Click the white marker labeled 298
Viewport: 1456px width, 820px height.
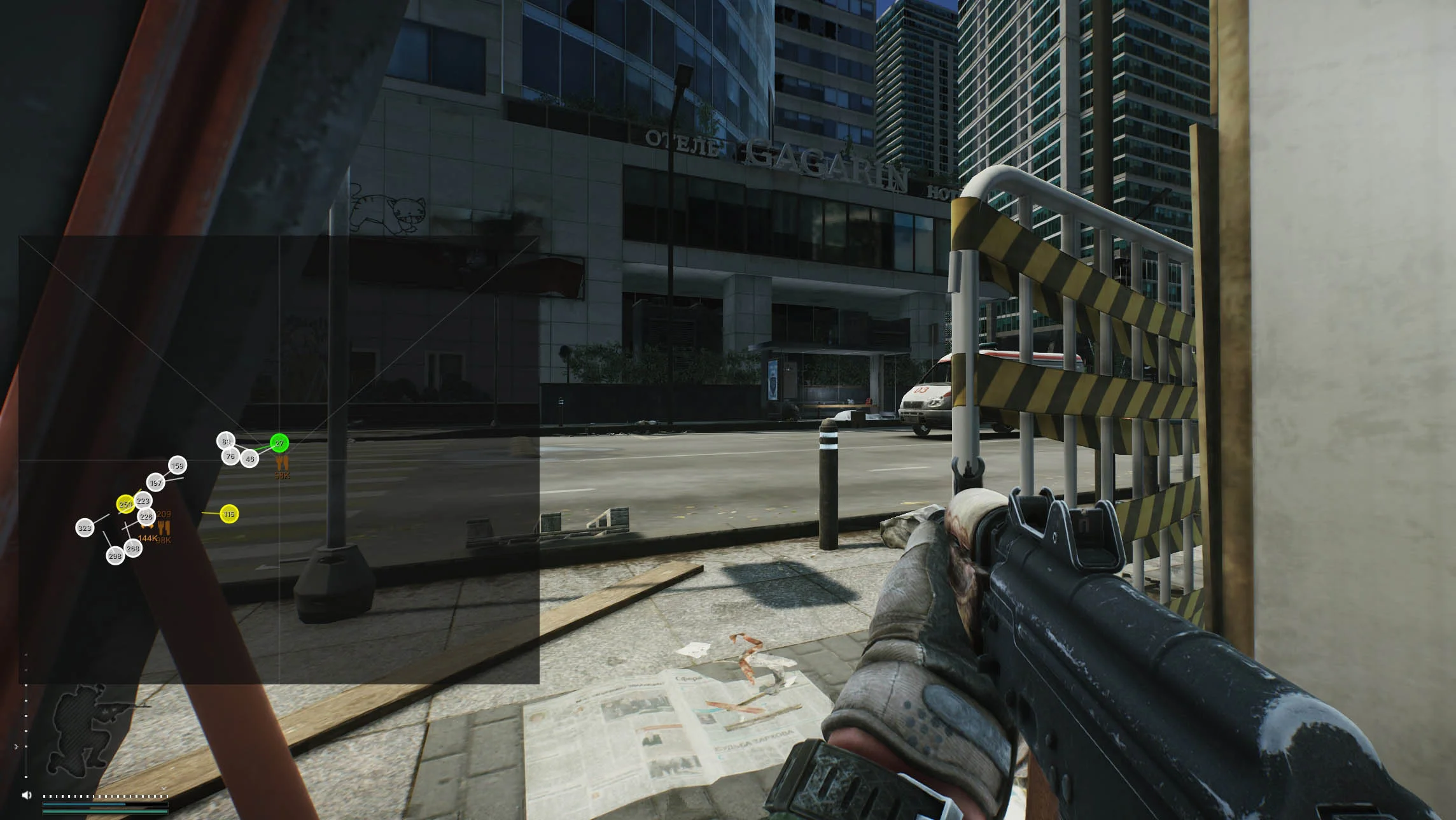[x=115, y=556]
